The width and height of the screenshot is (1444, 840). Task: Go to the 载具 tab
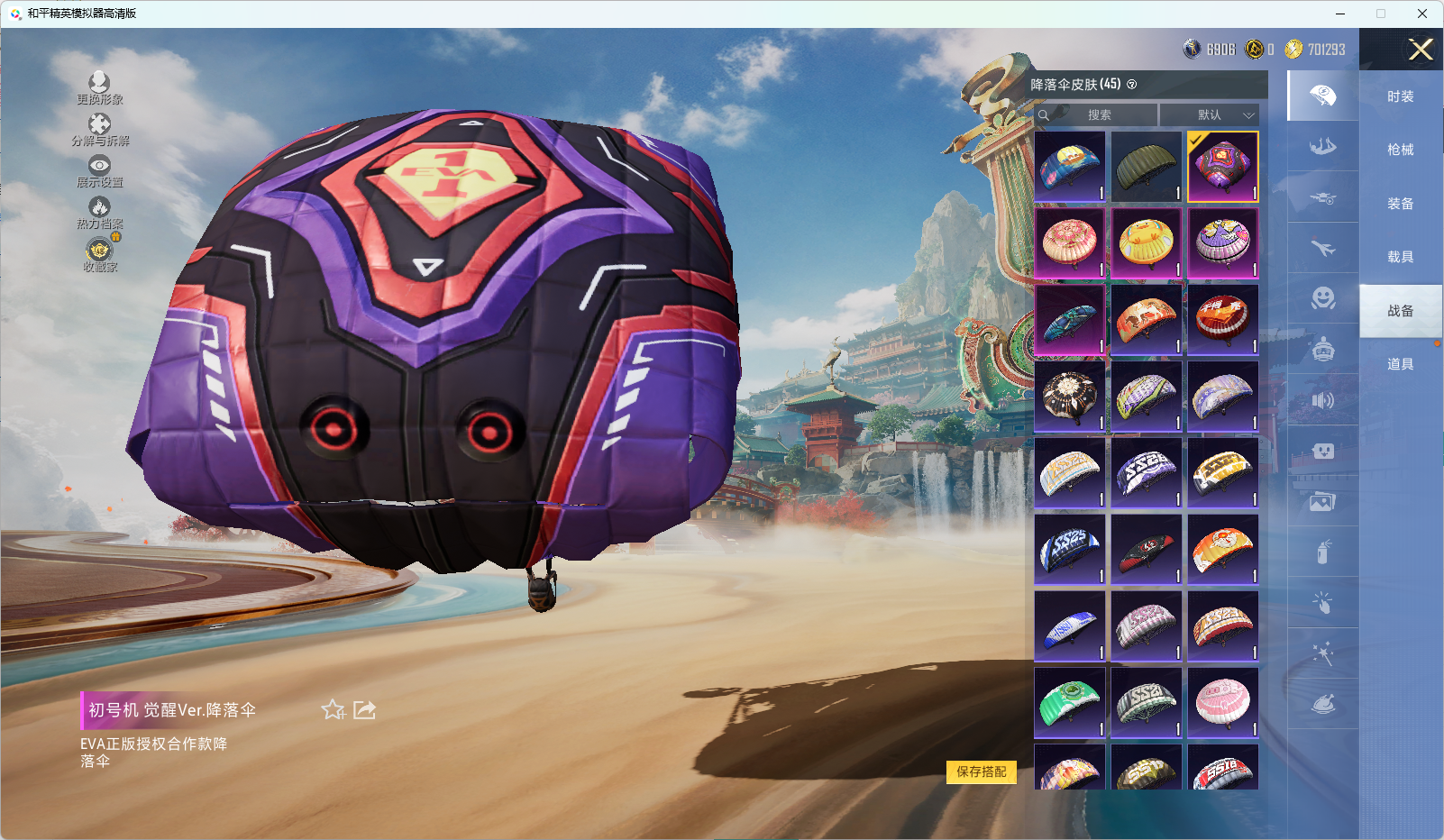point(1400,257)
